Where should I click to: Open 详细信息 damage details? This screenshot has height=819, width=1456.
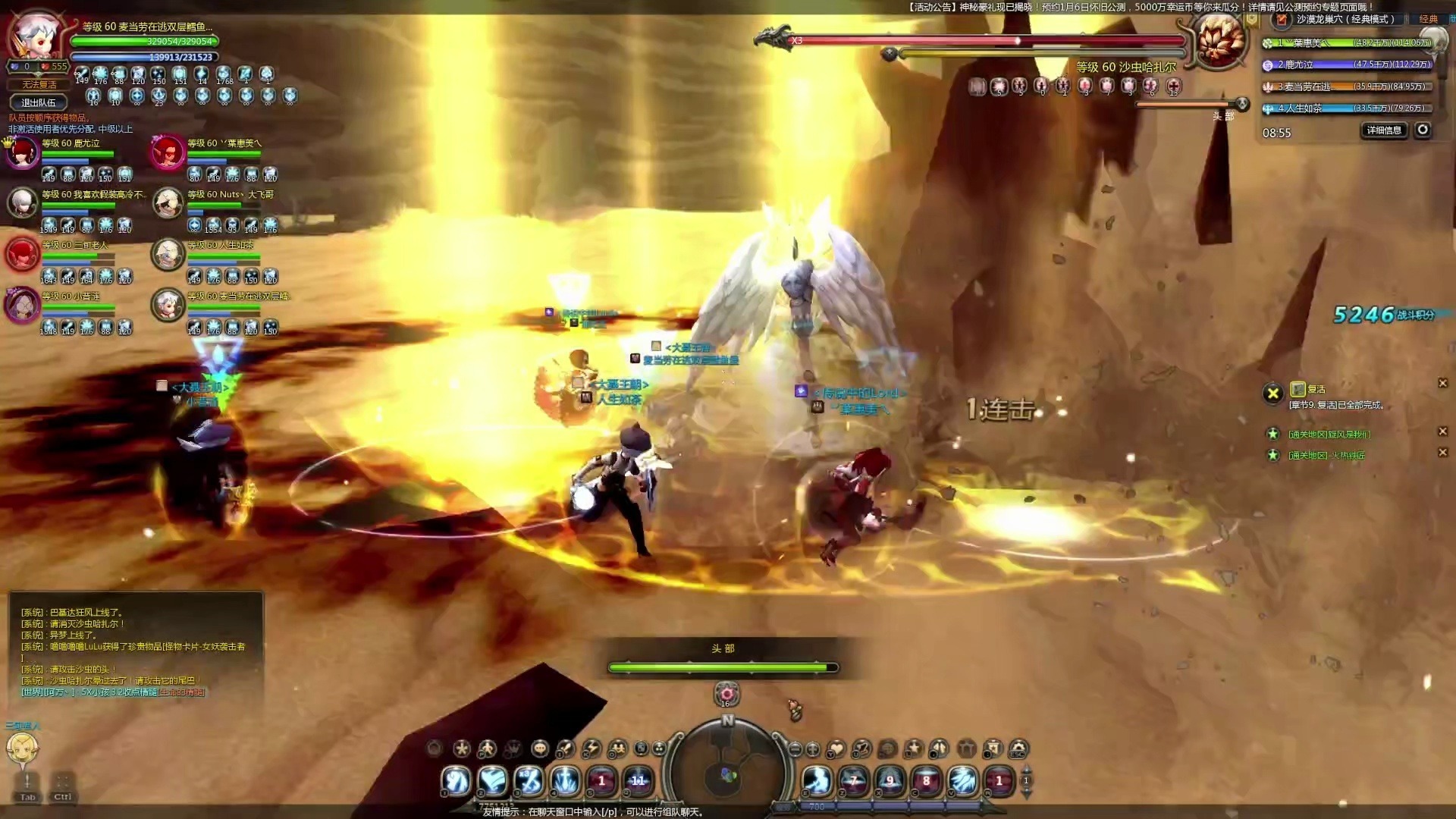(x=1384, y=130)
